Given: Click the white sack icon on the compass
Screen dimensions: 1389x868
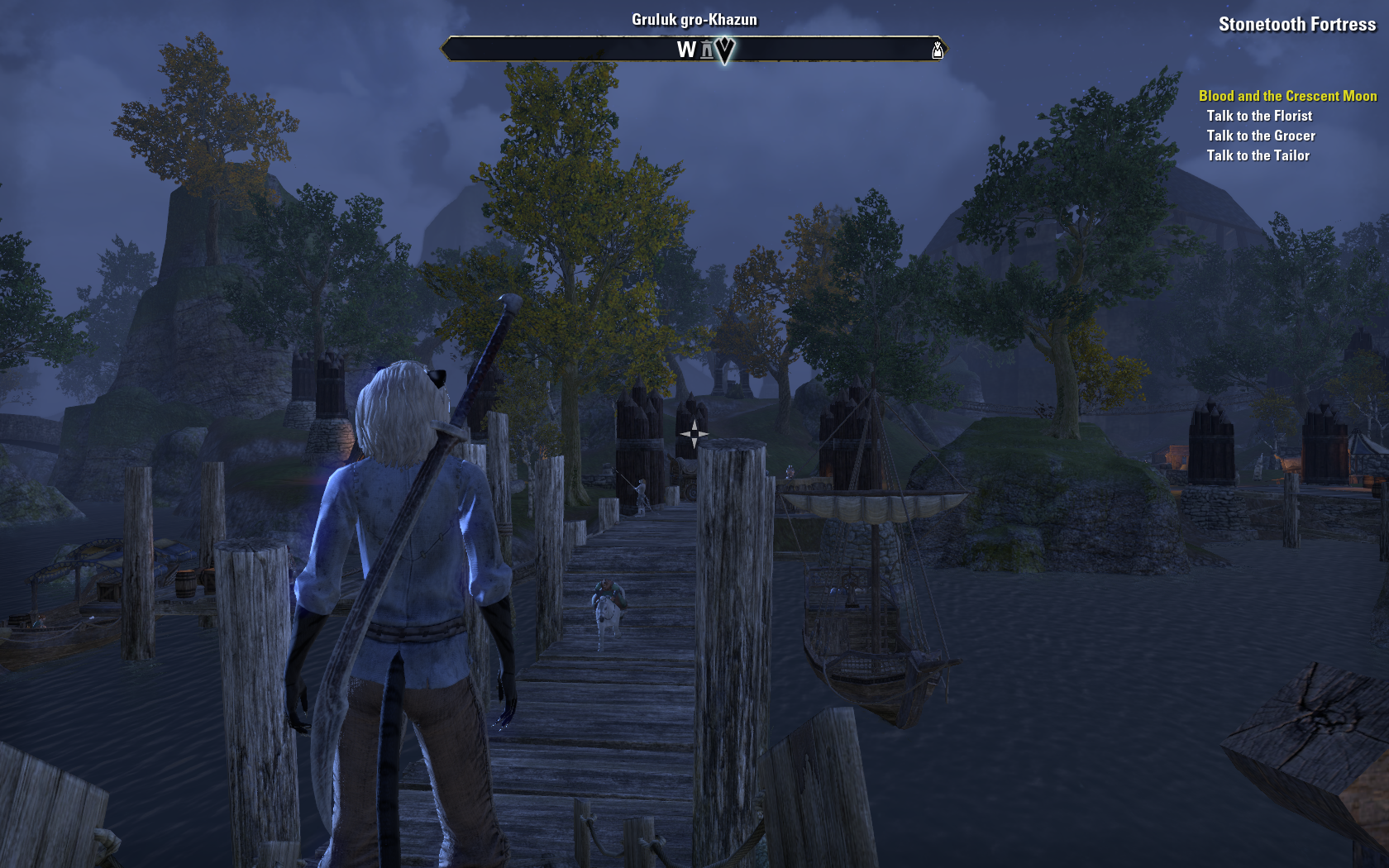Looking at the screenshot, I should pos(937,50).
